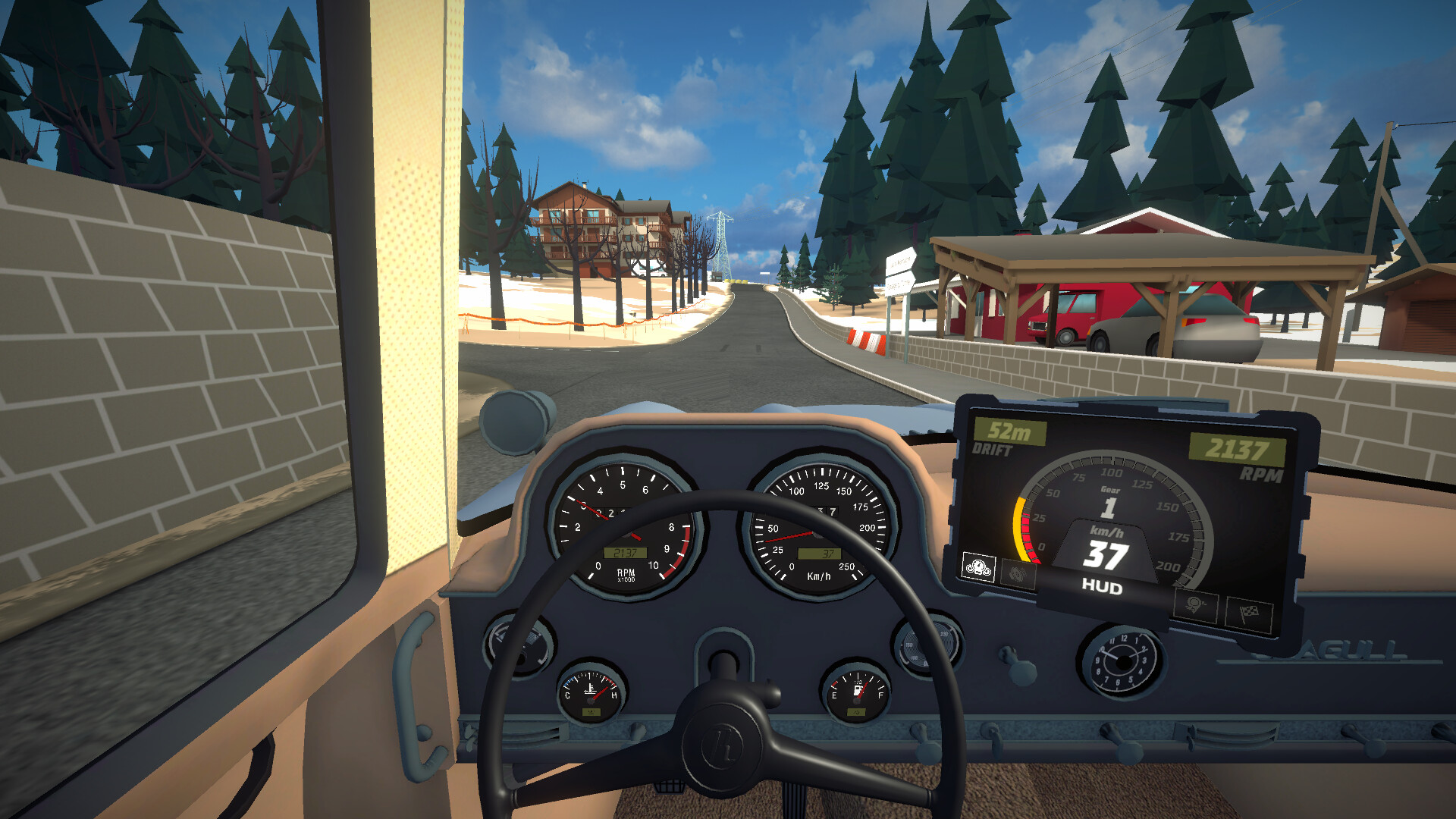The image size is (1456, 819).
Task: Adjust the tablet speedometer arc to 200
Action: [1170, 565]
